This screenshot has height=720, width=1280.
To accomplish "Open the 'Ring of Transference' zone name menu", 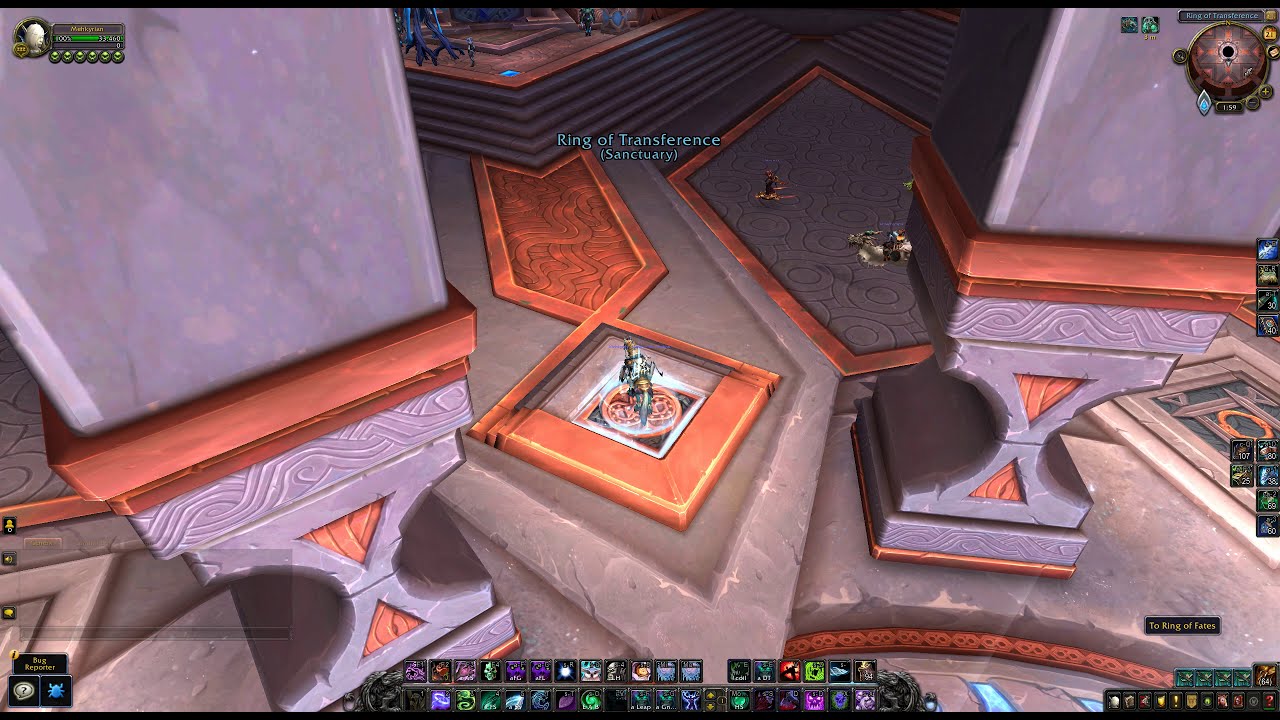I will click(x=1220, y=15).
